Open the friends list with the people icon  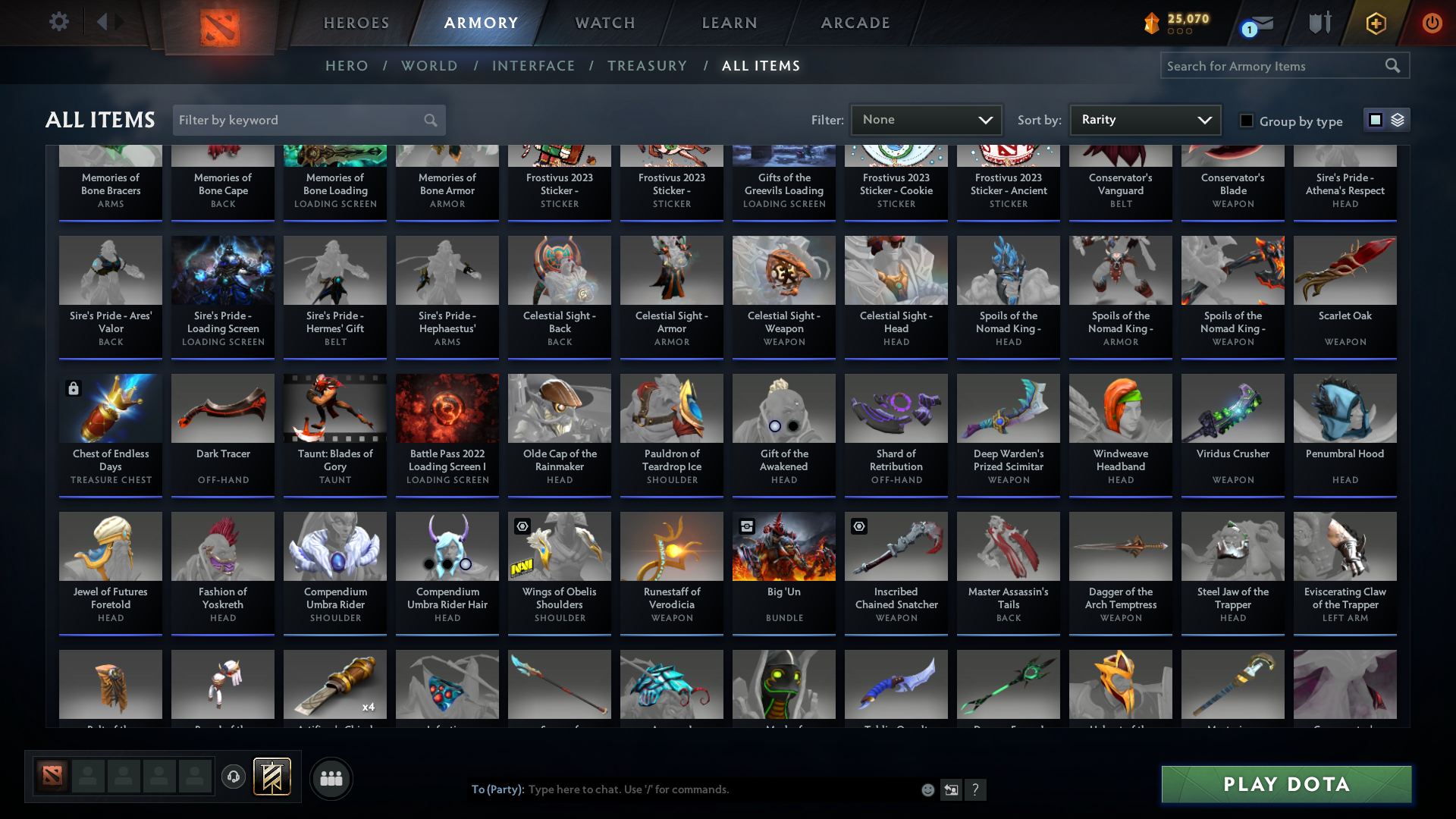[331, 778]
